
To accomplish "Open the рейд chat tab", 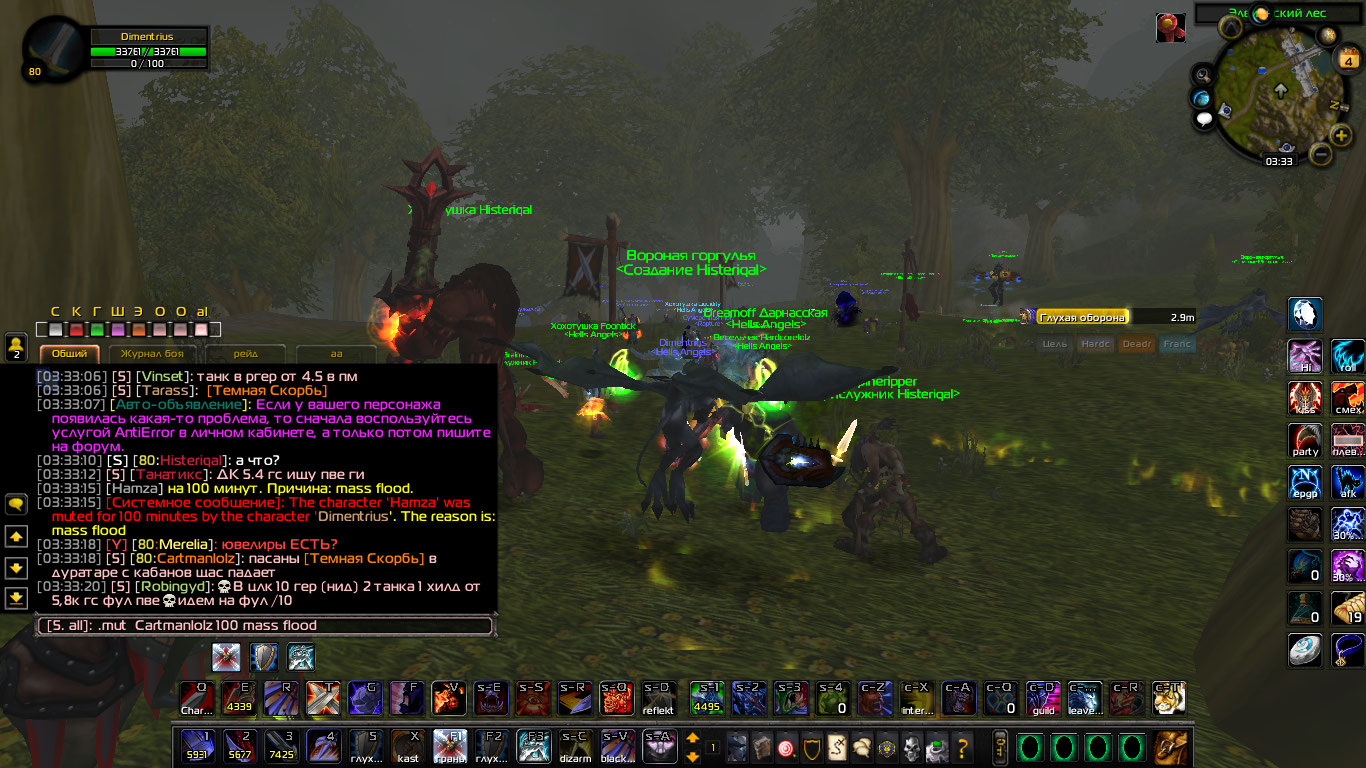I will [245, 353].
